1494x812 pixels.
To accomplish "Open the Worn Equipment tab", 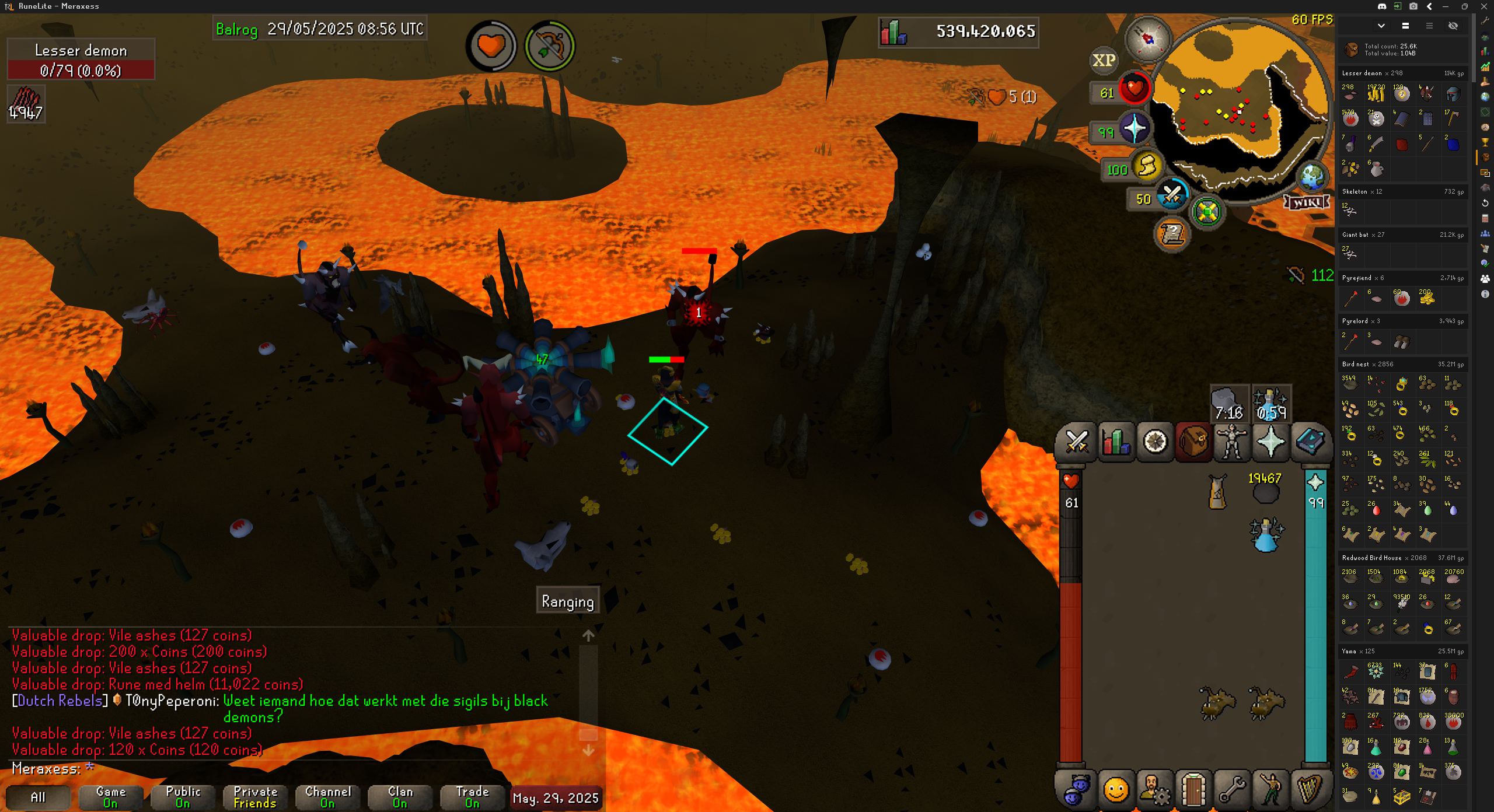I will pyautogui.click(x=1232, y=442).
